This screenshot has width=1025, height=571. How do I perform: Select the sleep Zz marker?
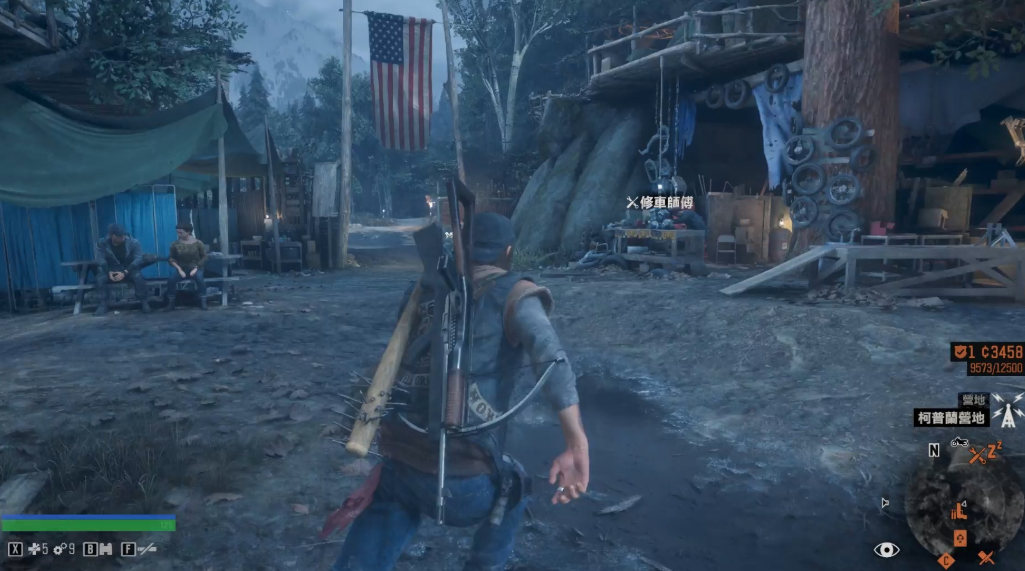pos(995,450)
